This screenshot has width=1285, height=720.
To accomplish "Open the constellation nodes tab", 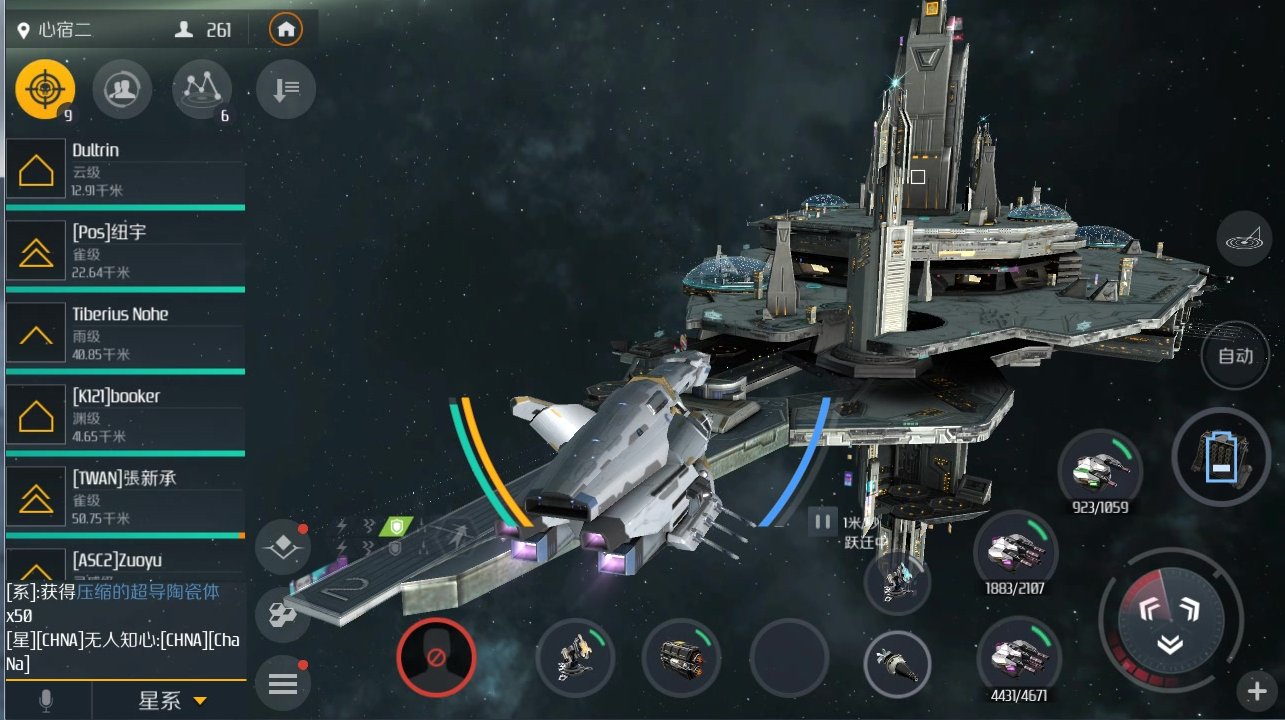I will 202,90.
